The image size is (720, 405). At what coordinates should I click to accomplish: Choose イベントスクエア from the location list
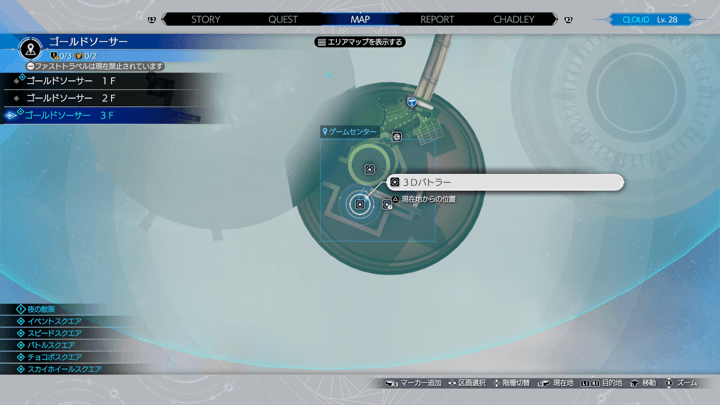click(x=54, y=321)
